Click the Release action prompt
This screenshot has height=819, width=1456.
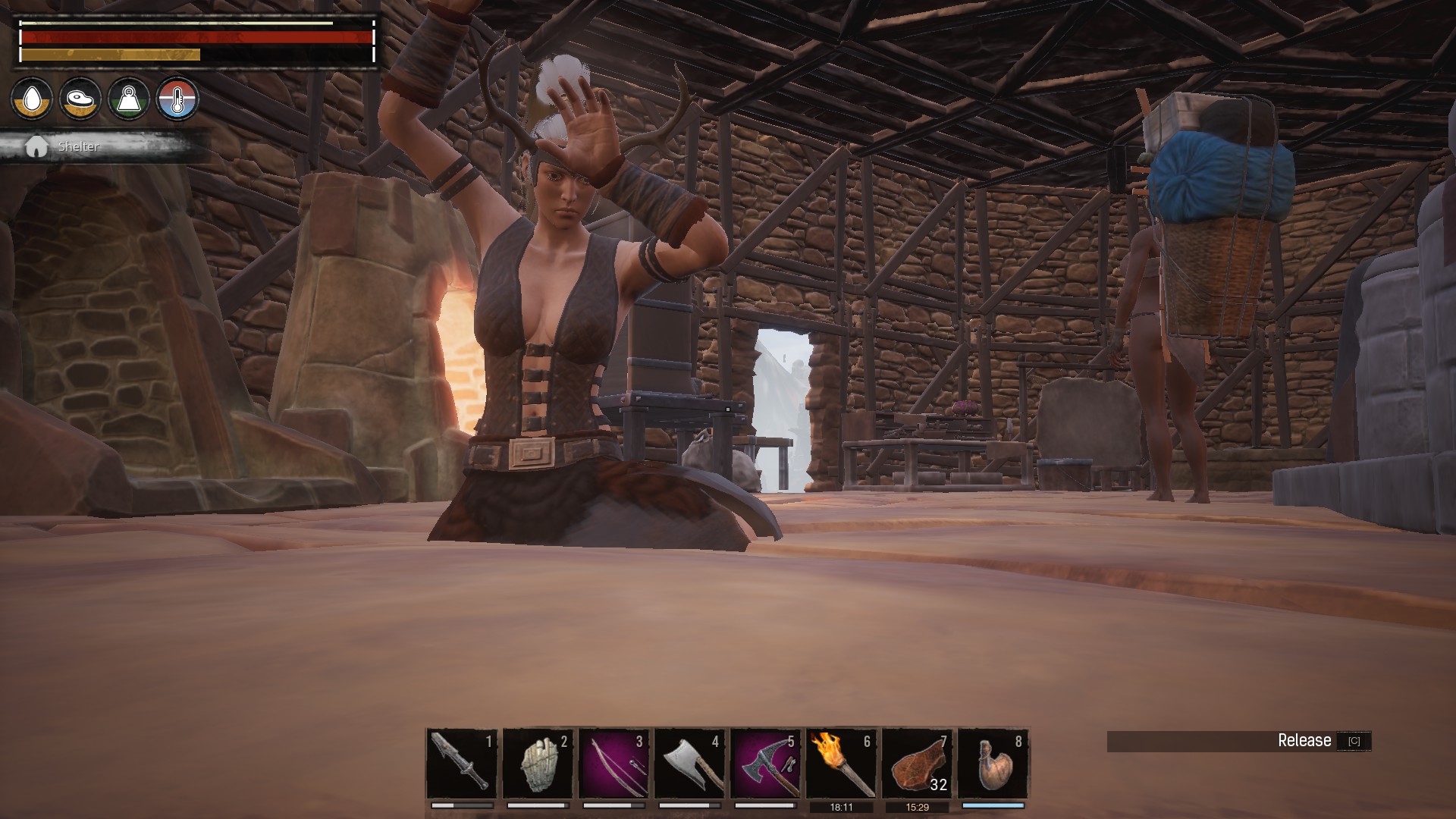(x=1304, y=741)
